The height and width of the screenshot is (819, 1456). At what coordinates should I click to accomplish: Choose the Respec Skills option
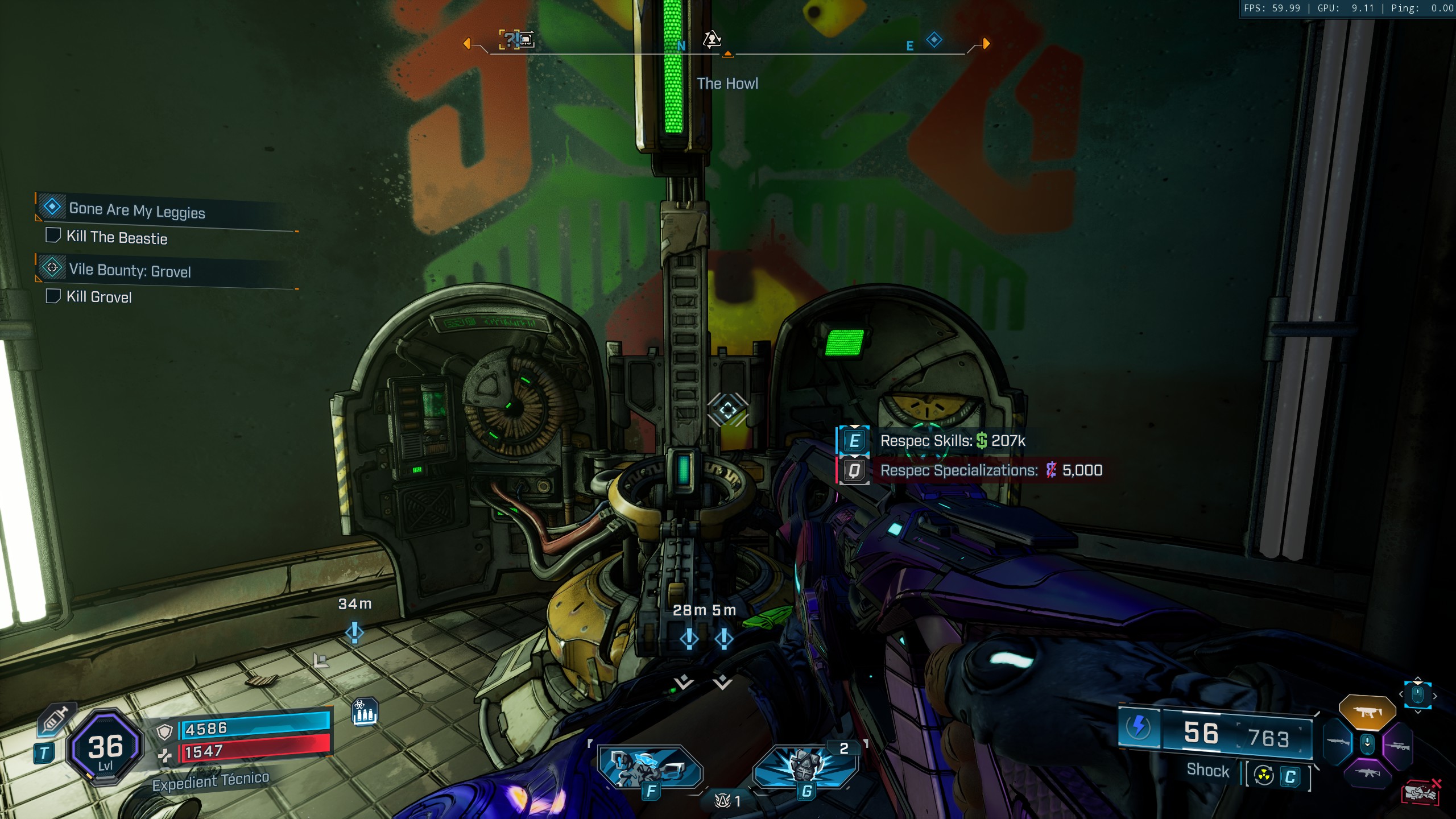[952, 441]
